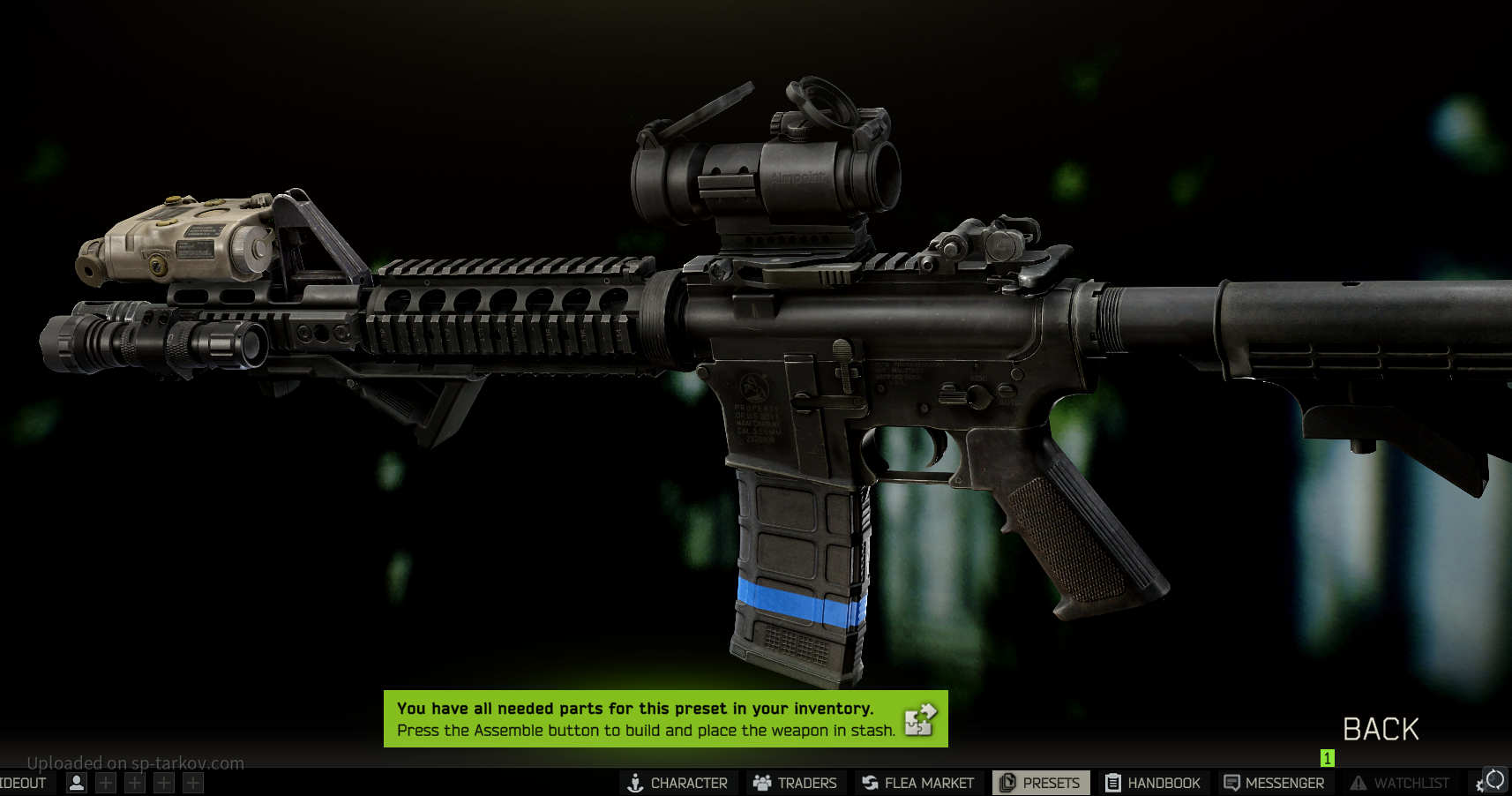Go to the Hideout

(x=23, y=783)
